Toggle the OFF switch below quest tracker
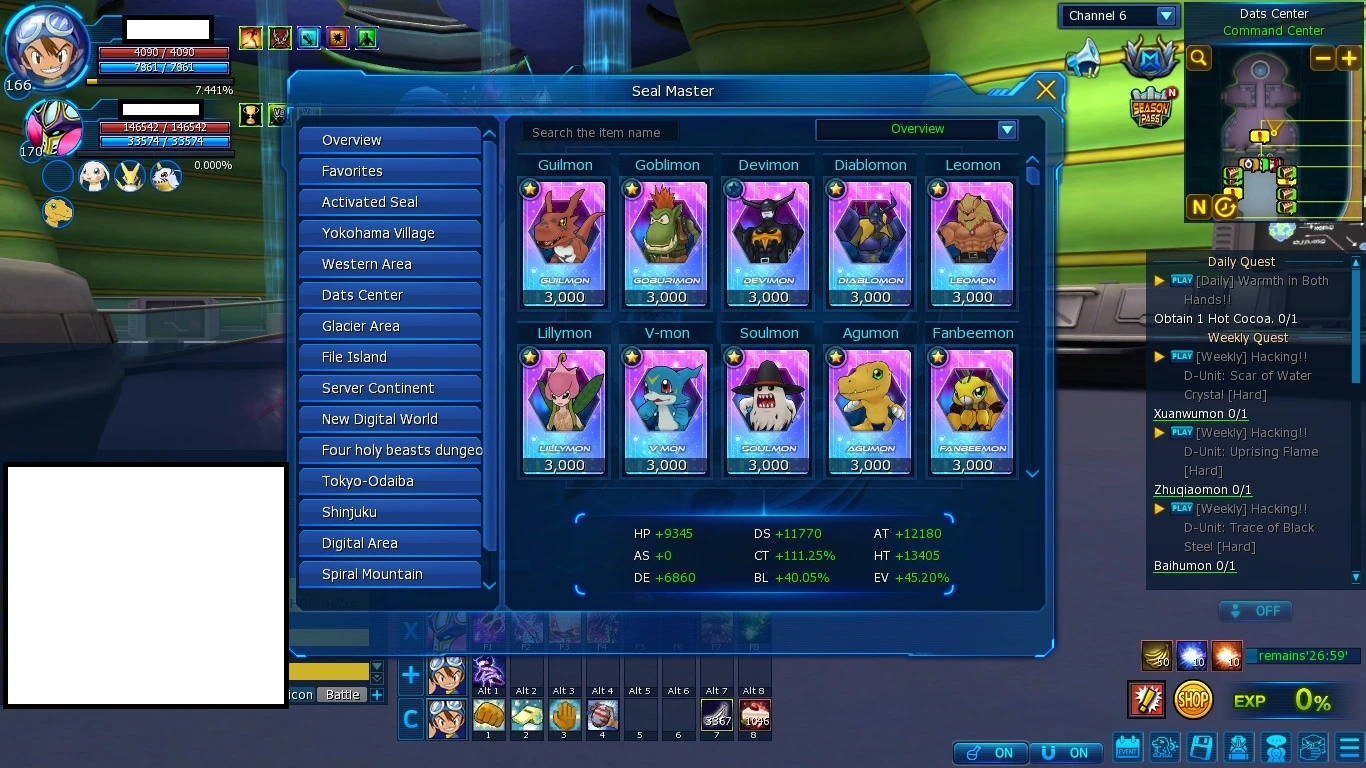Viewport: 1366px width, 768px height. pyautogui.click(x=1255, y=611)
